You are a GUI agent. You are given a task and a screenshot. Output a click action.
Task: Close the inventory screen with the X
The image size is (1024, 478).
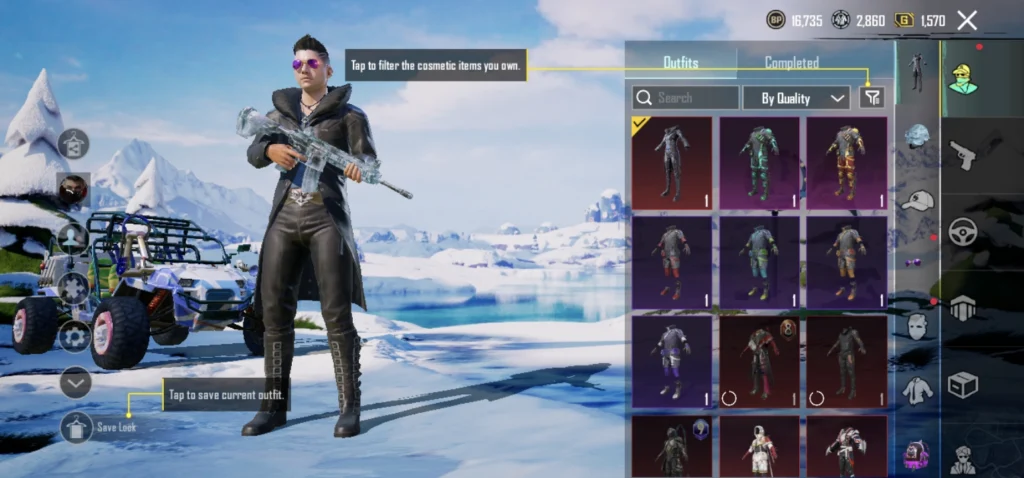click(967, 20)
